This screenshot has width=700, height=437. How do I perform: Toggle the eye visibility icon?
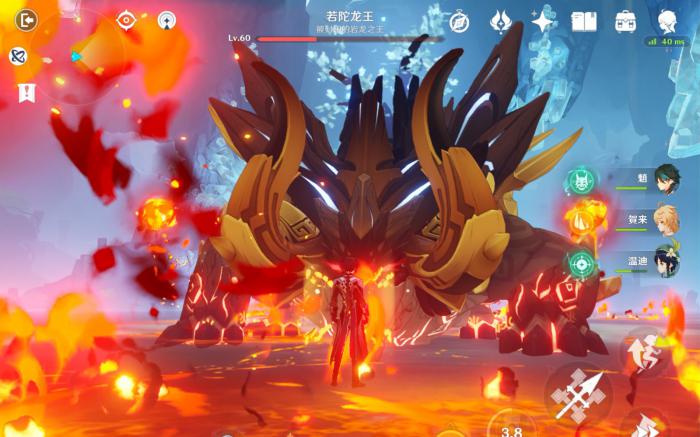tap(126, 20)
